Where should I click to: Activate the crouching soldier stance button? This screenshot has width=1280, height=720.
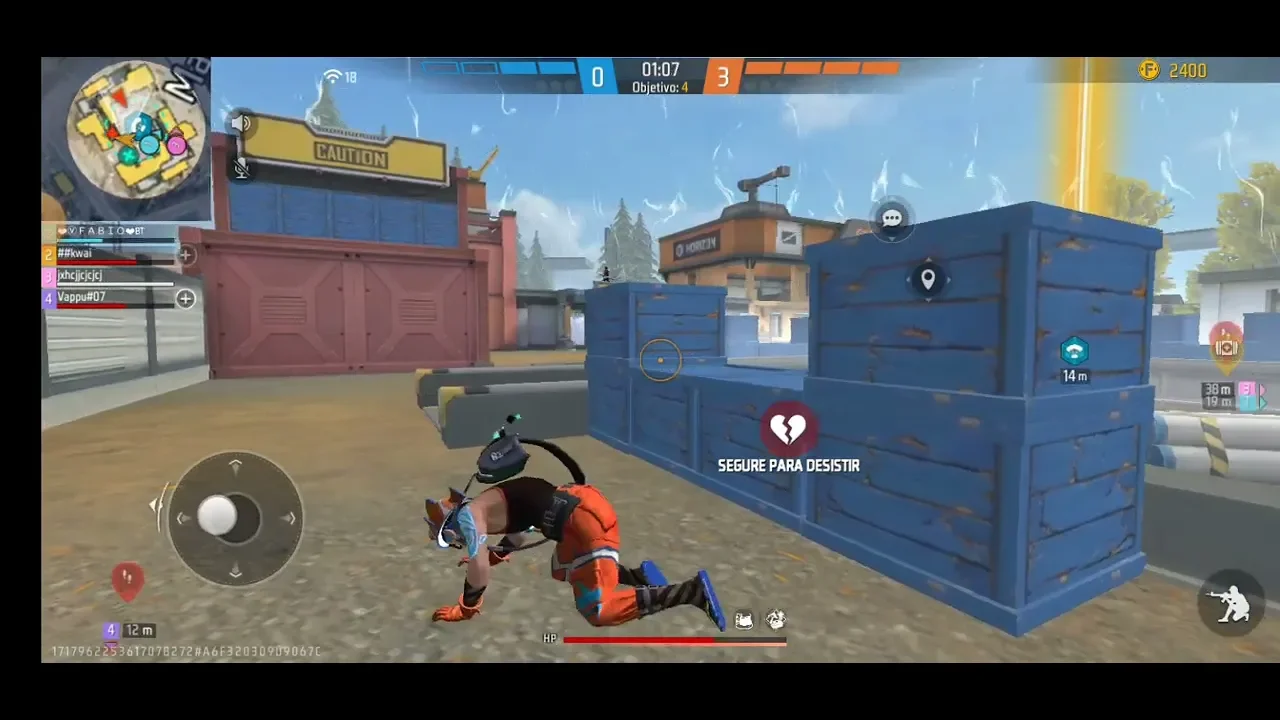1231,603
